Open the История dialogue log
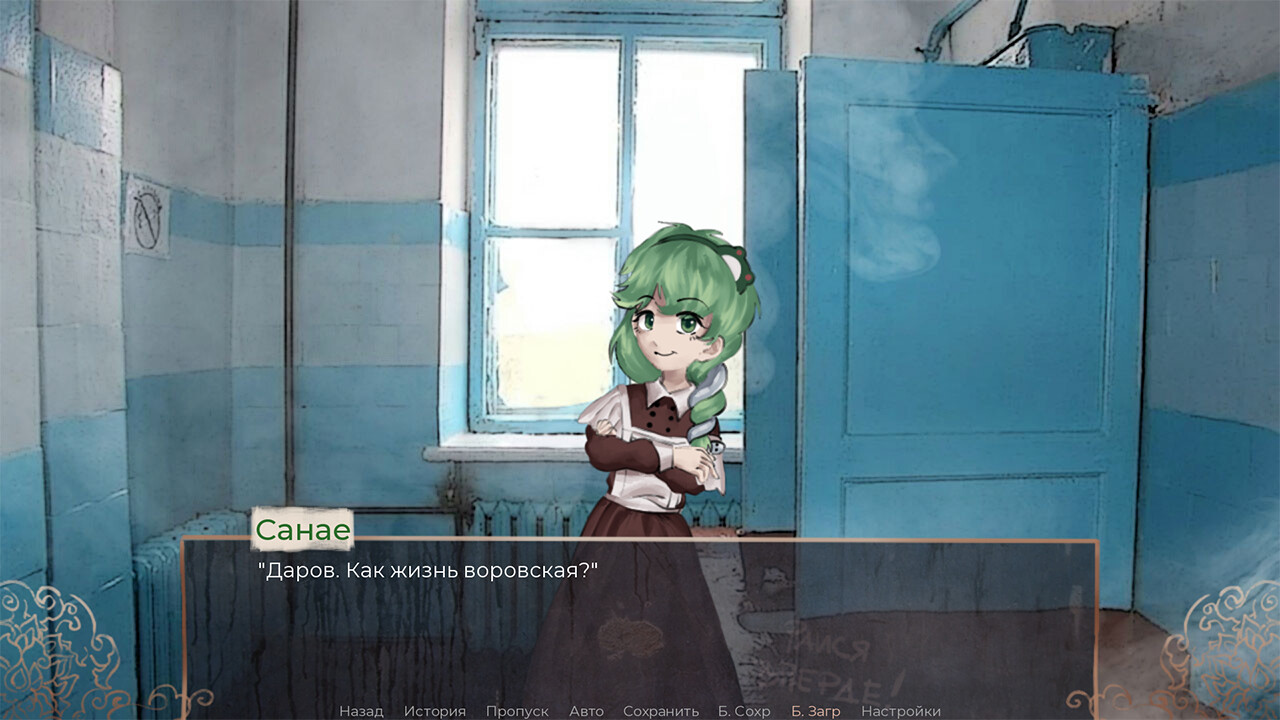 (437, 711)
